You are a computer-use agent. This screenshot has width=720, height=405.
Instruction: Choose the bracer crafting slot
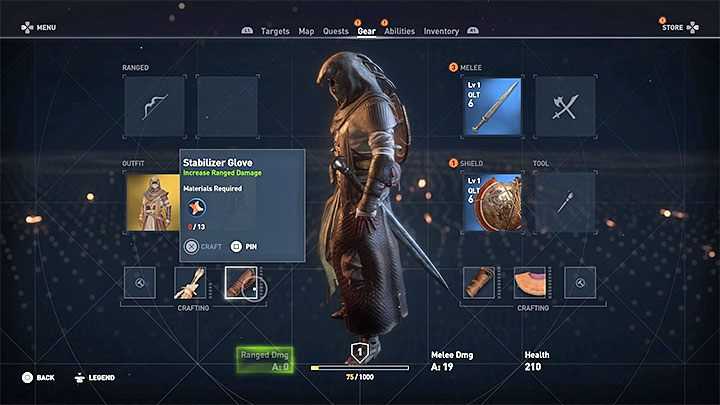point(480,283)
